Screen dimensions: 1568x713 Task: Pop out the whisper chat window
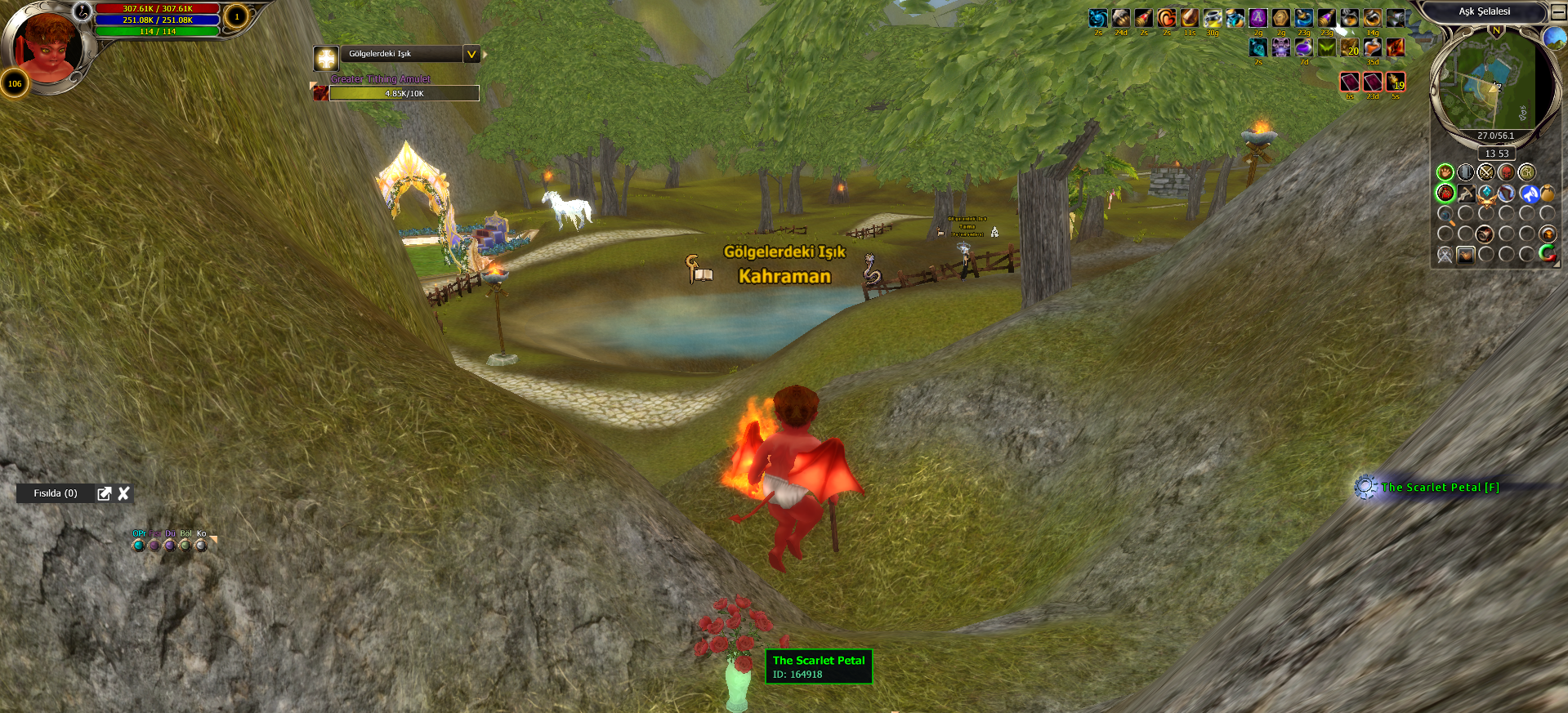[105, 493]
